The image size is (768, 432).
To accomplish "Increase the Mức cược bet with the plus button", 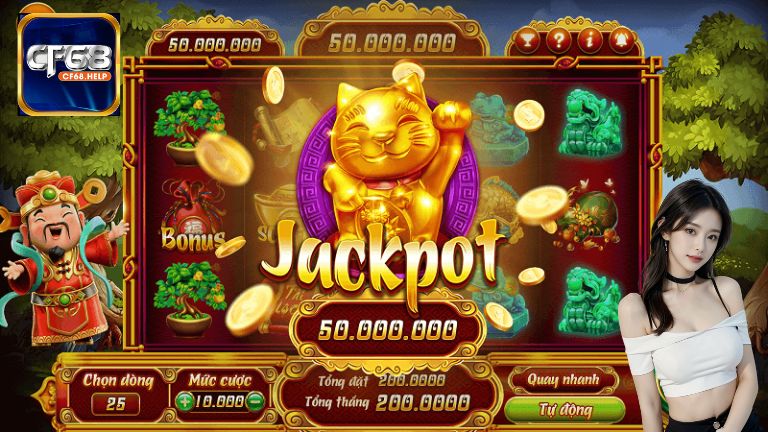I will click(x=187, y=402).
